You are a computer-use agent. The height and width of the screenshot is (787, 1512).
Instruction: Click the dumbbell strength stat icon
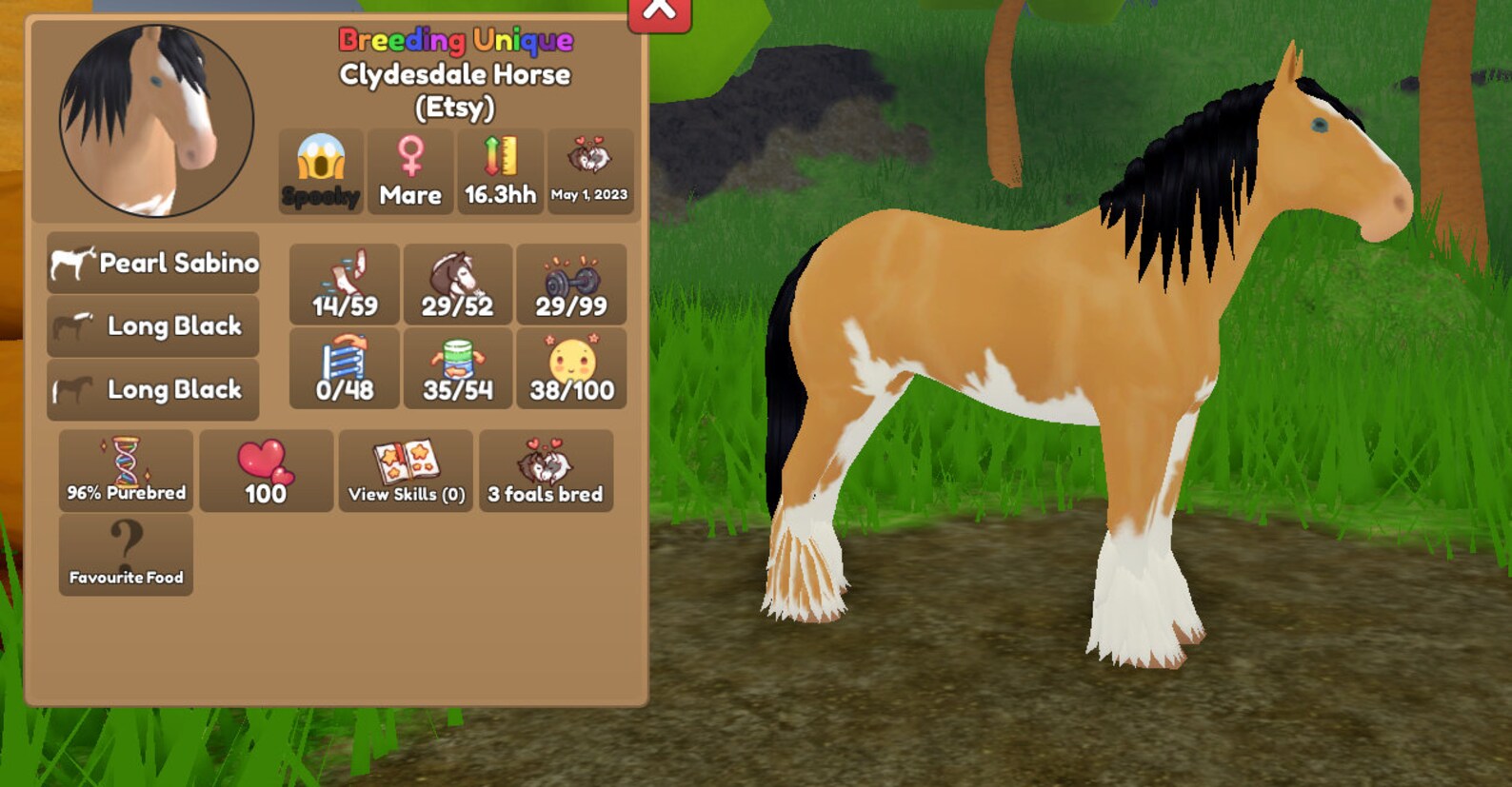[x=571, y=284]
